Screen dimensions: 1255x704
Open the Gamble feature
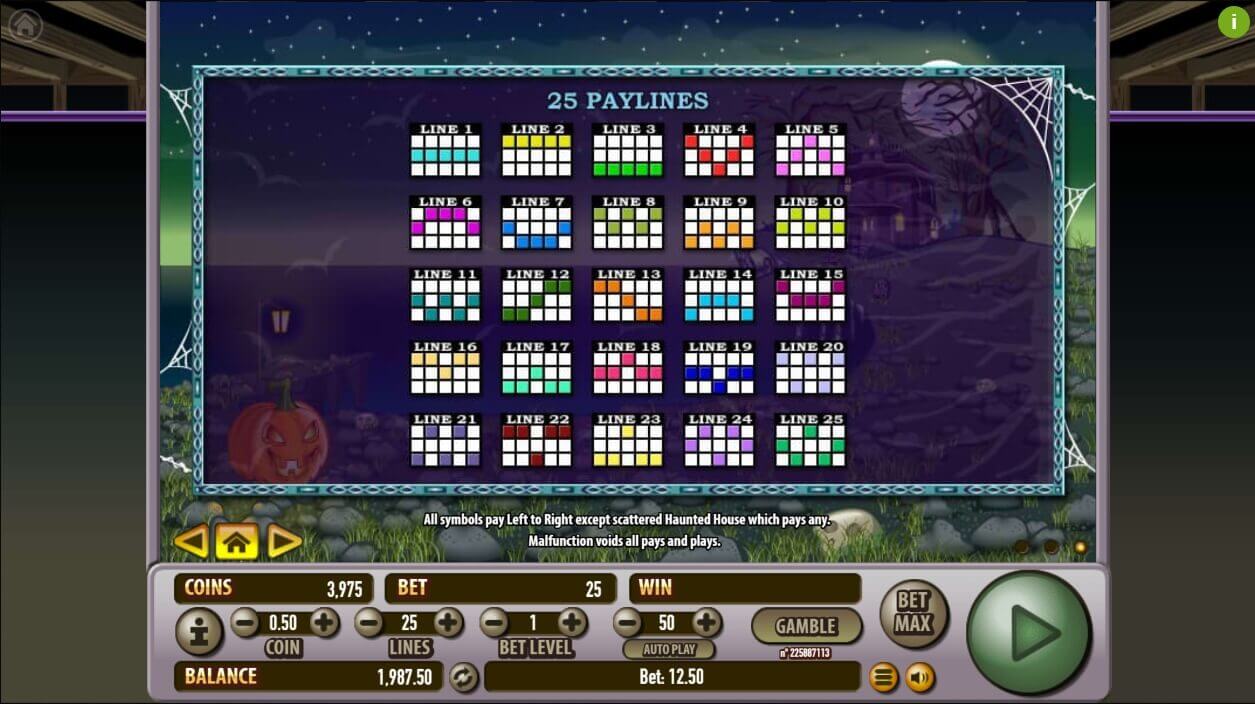click(x=806, y=626)
